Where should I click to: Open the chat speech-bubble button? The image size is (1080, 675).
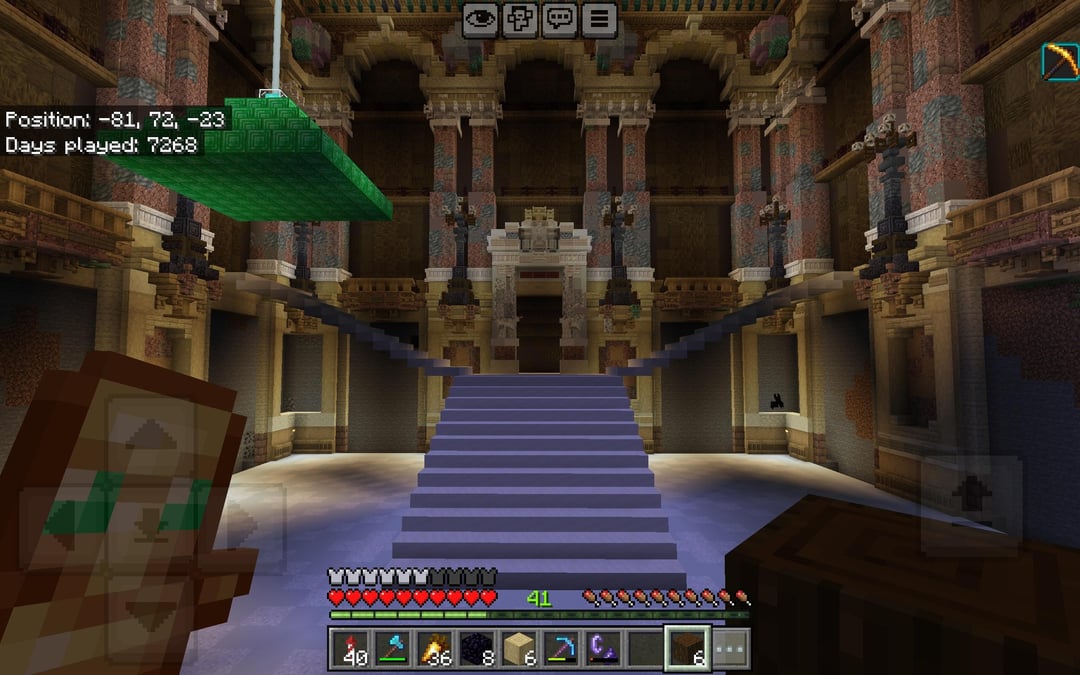(x=559, y=19)
